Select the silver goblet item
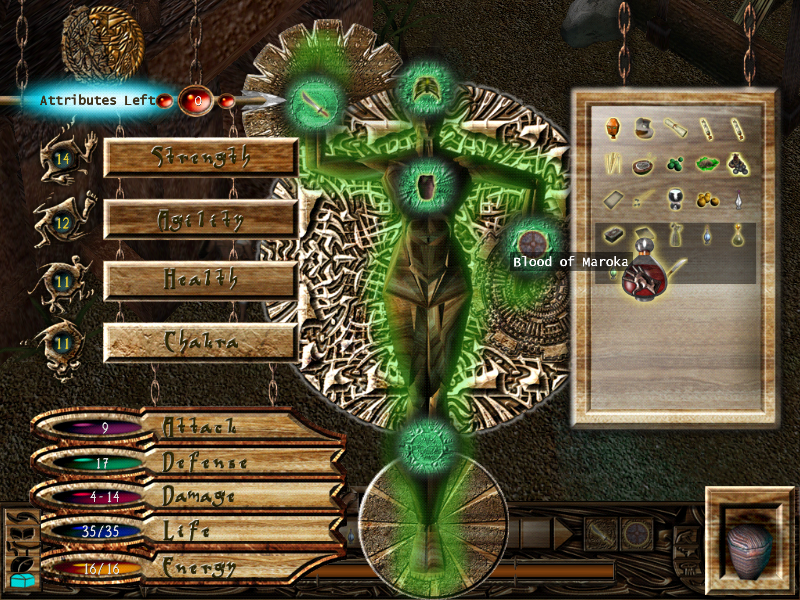800x600 pixels. coord(675,198)
